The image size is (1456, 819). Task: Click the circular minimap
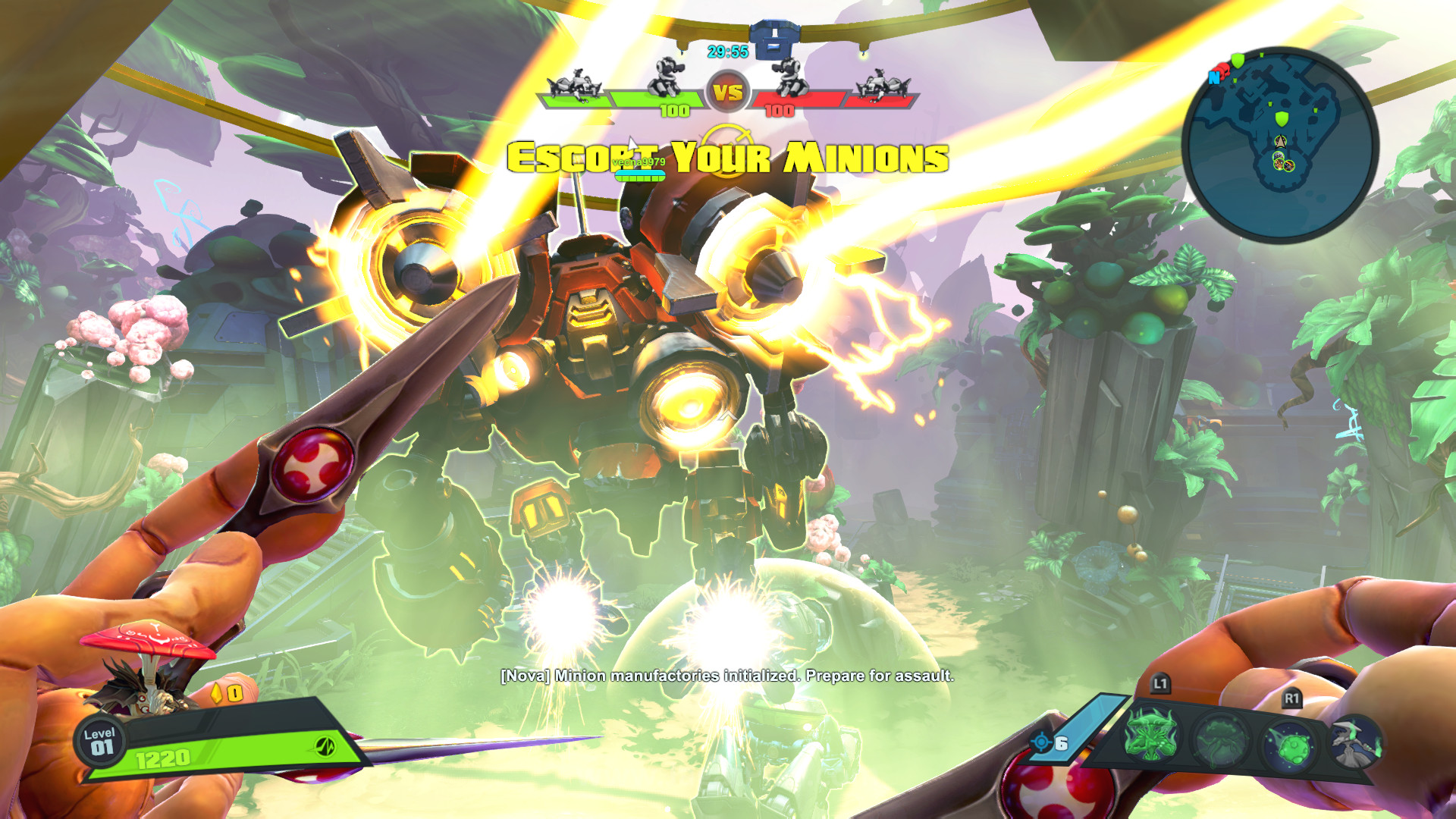pos(1280,145)
